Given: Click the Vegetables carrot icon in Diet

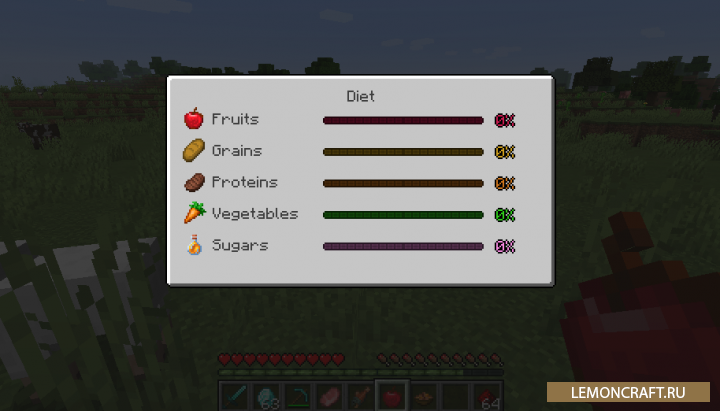Looking at the screenshot, I should 193,214.
